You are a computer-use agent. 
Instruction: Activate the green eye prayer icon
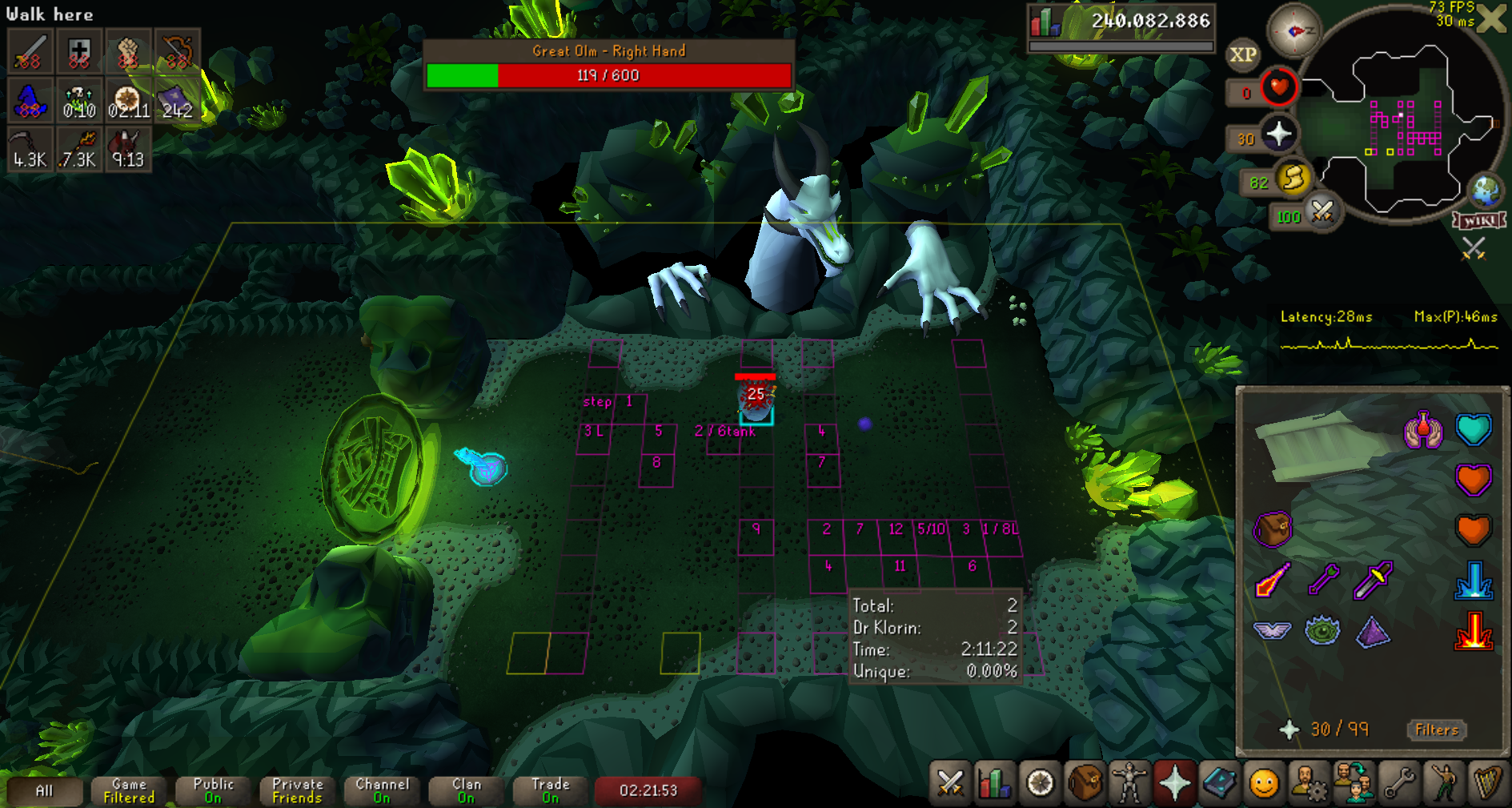click(1322, 631)
